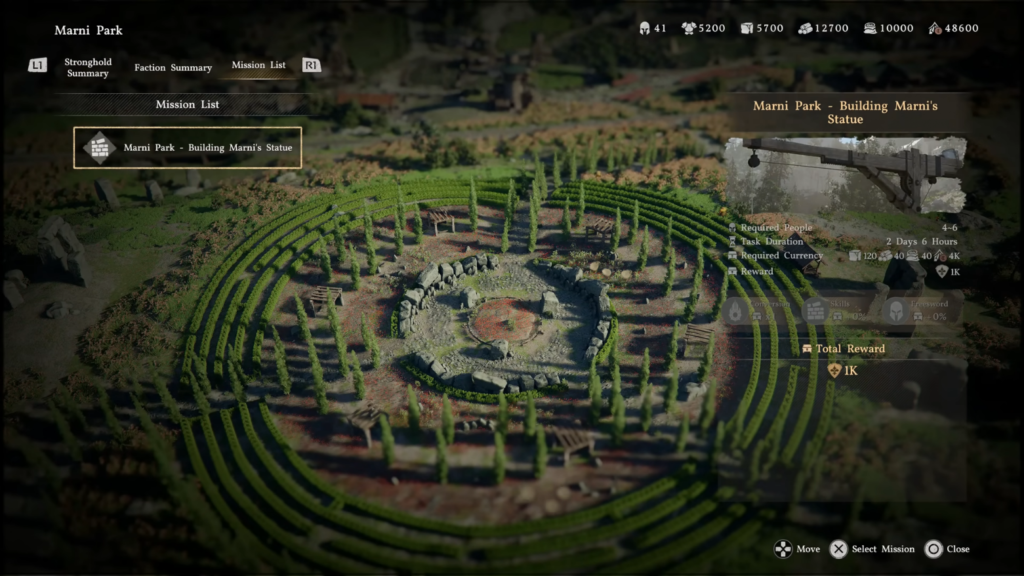The width and height of the screenshot is (1024, 576).
Task: Open the Faction Summary tab
Action: click(173, 68)
